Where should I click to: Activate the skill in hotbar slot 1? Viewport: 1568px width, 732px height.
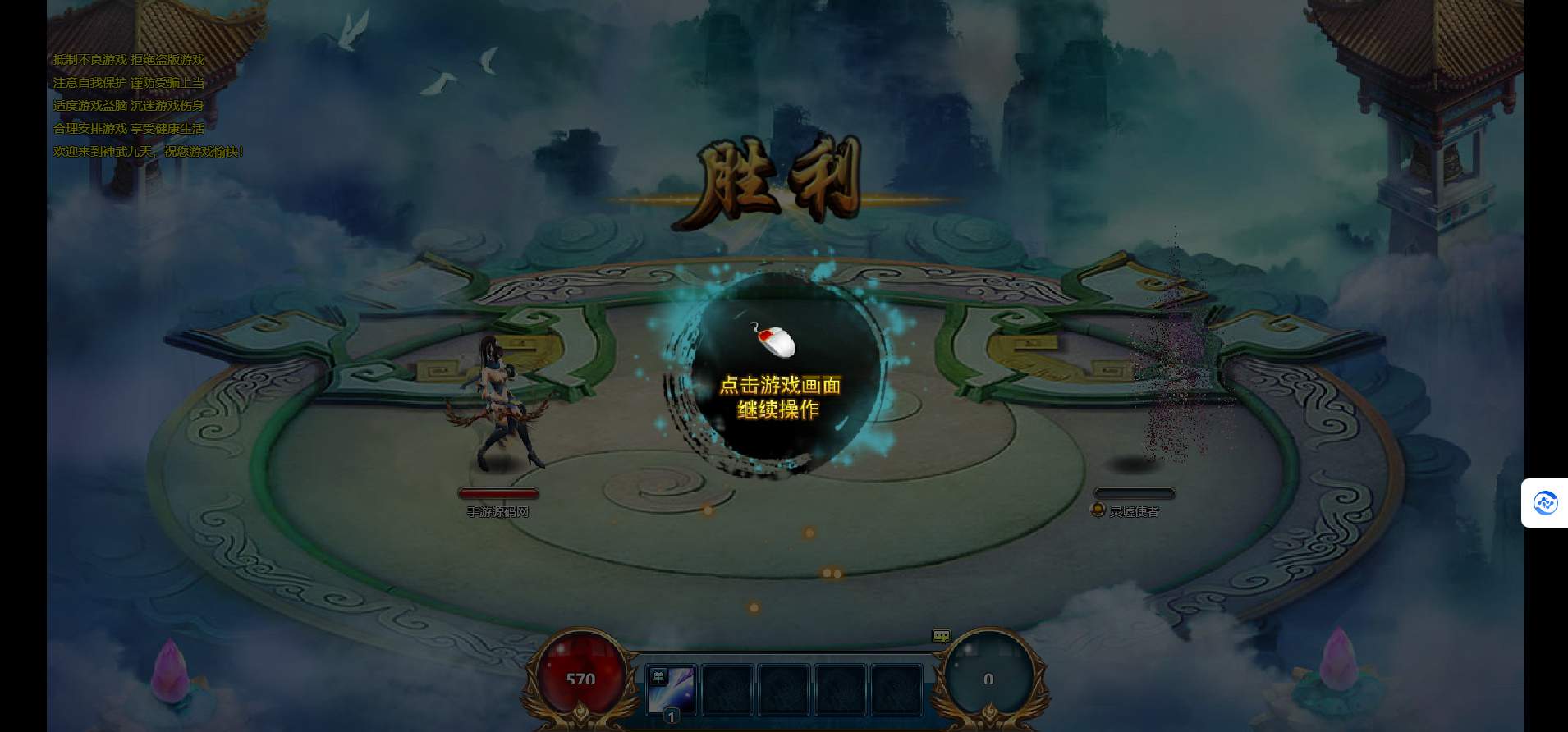tap(672, 690)
